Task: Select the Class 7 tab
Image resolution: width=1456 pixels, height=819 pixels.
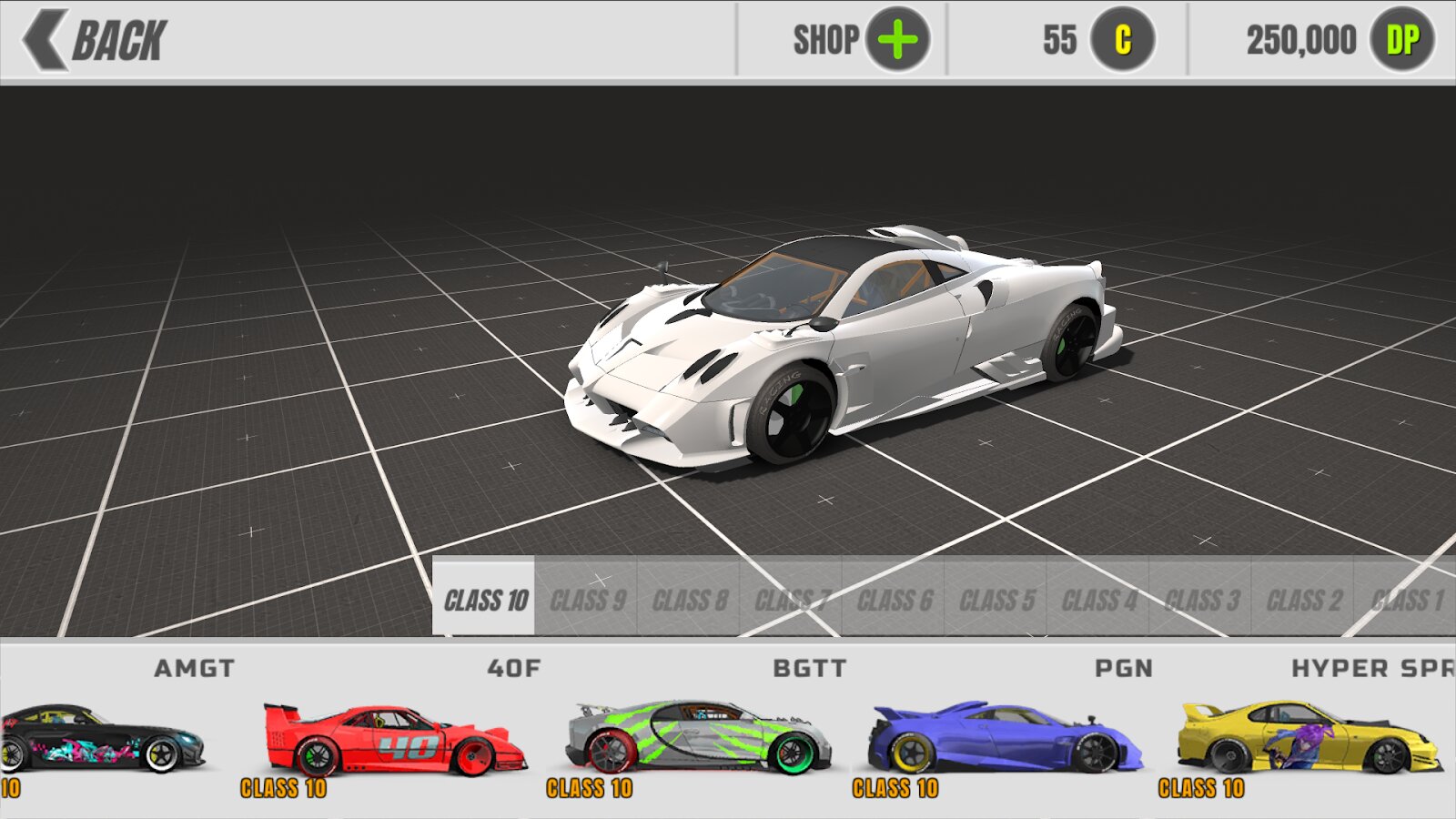Action: coord(792,600)
